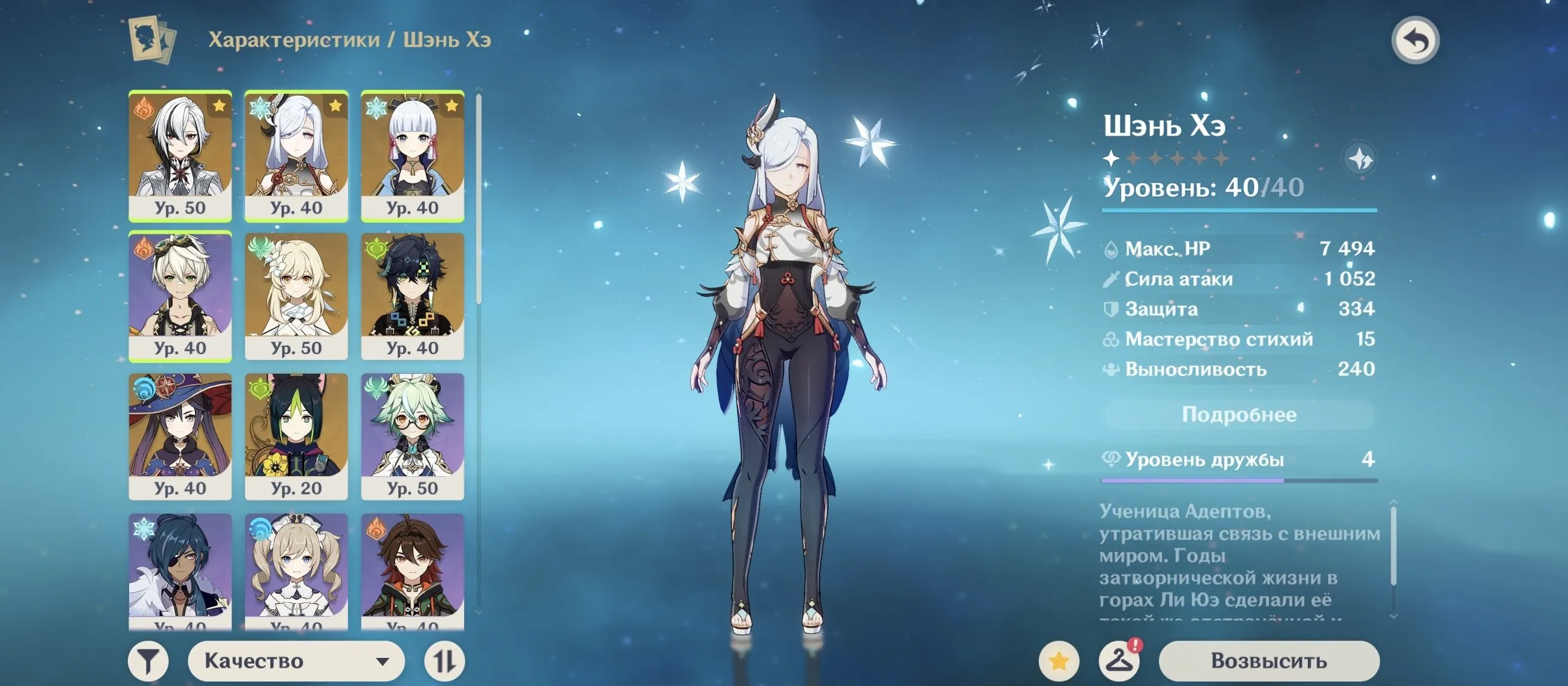This screenshot has width=1568, height=686.
Task: Choose the blonde Traveler Lumine portrait
Action: pyautogui.click(x=297, y=296)
